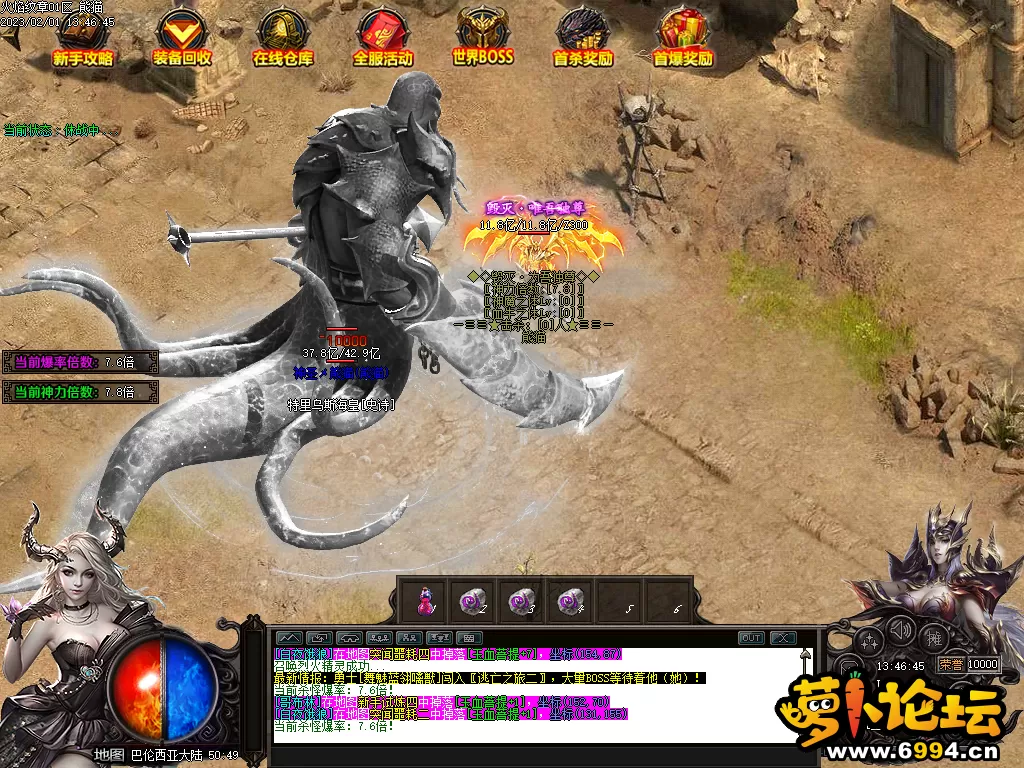1024x768 pixels.
Task: Use the purple scroll in hotbar slot 4
Action: click(571, 600)
